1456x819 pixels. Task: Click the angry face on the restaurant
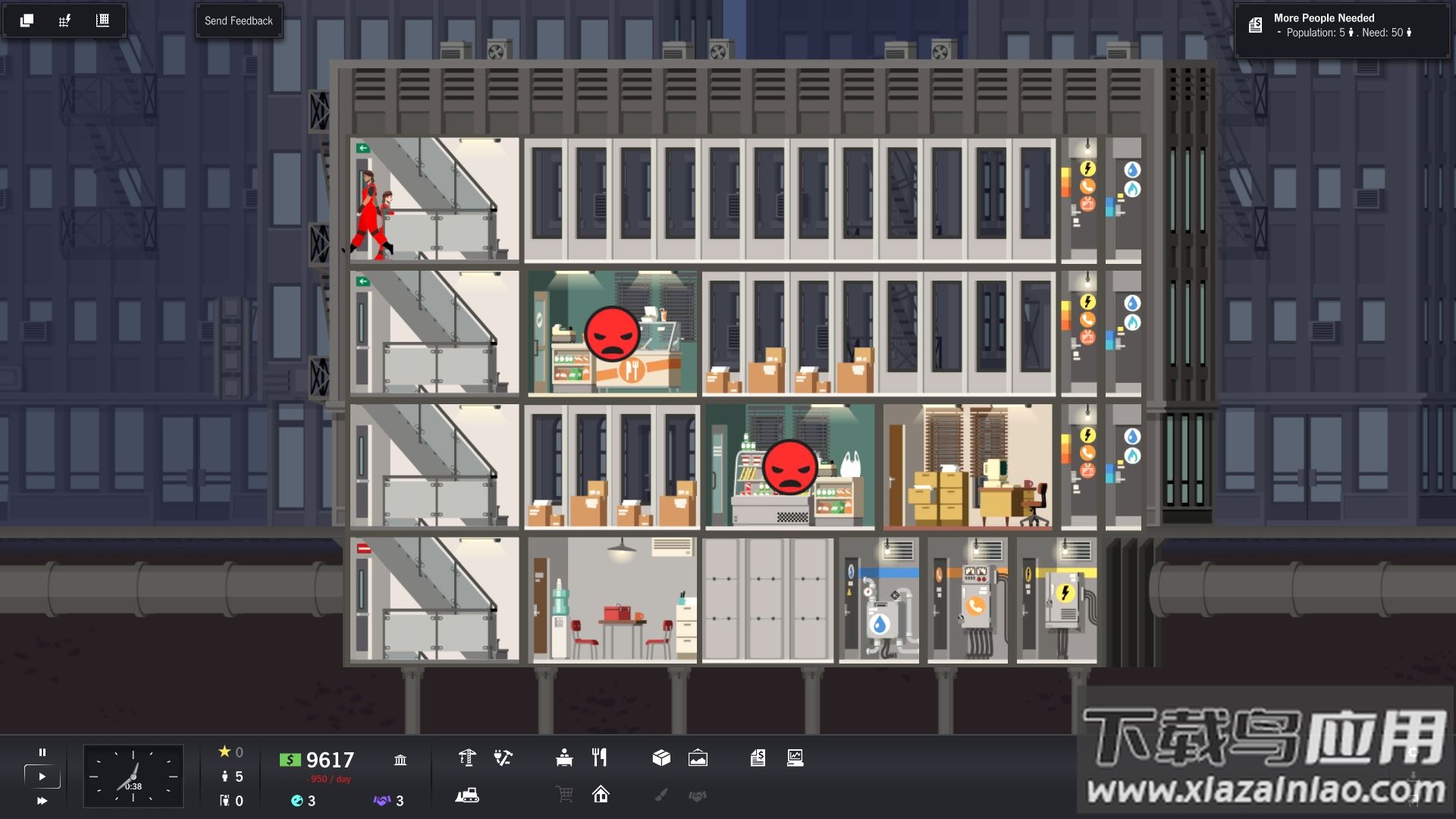pyautogui.click(x=611, y=334)
